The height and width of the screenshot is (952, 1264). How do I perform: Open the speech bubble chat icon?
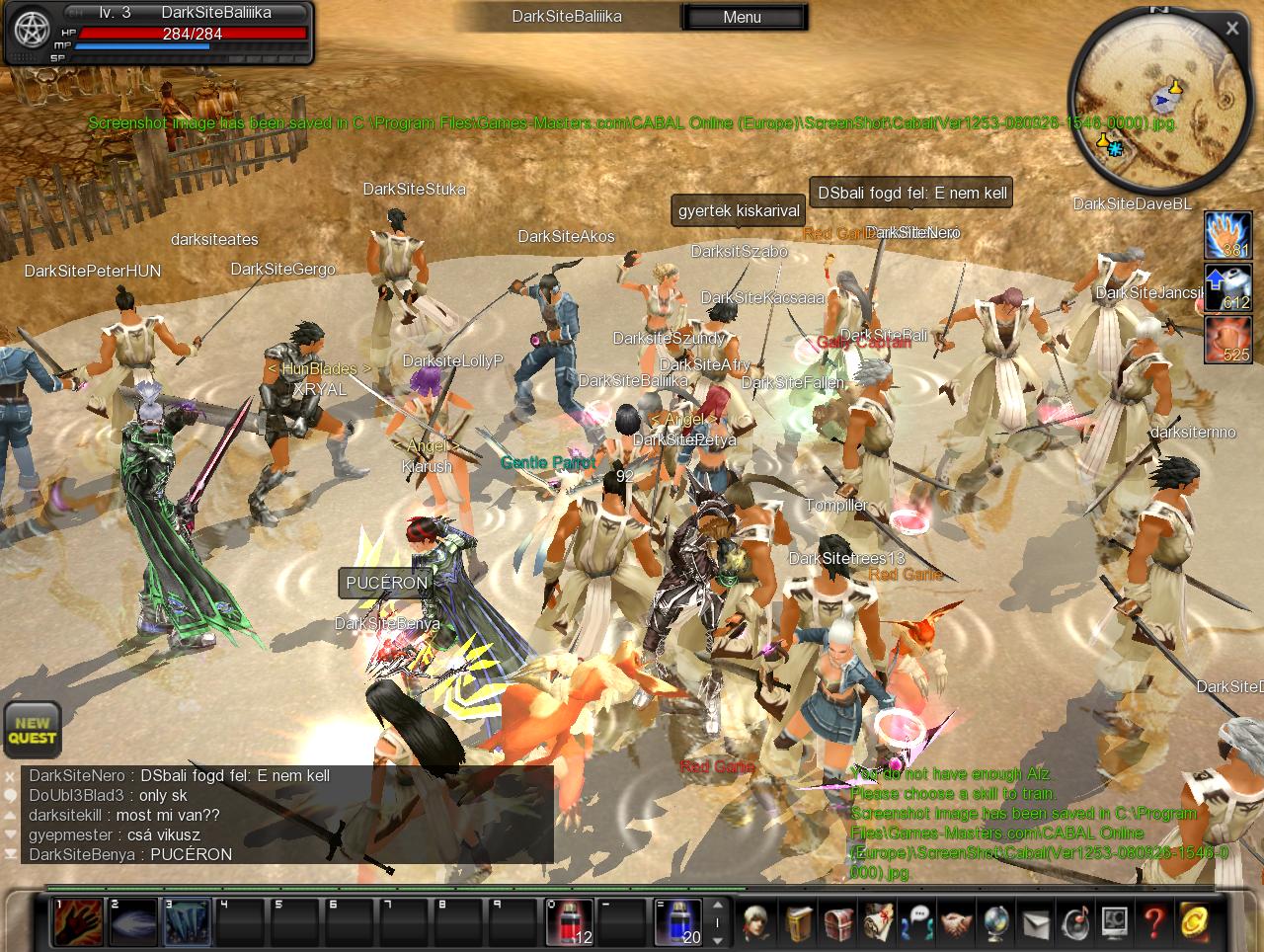[917, 922]
